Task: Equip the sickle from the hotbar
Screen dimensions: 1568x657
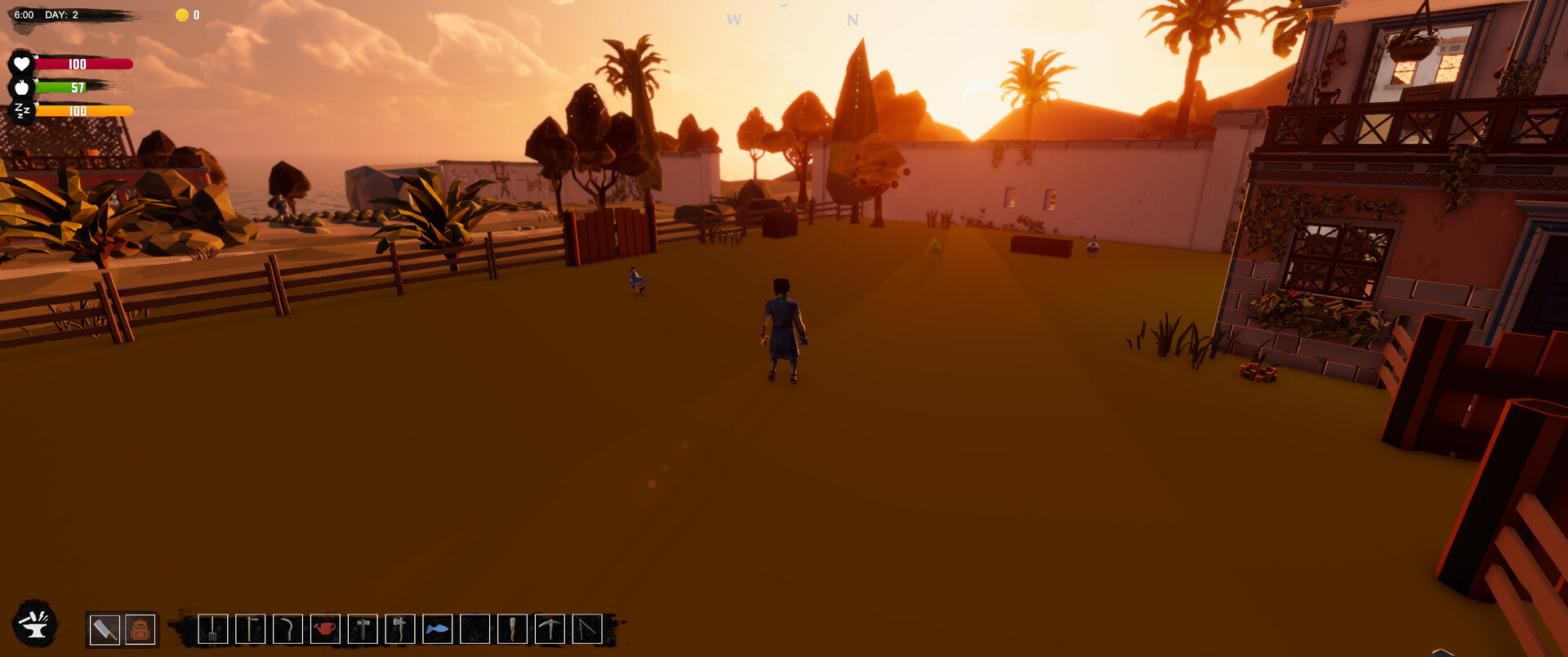Action: (x=287, y=630)
